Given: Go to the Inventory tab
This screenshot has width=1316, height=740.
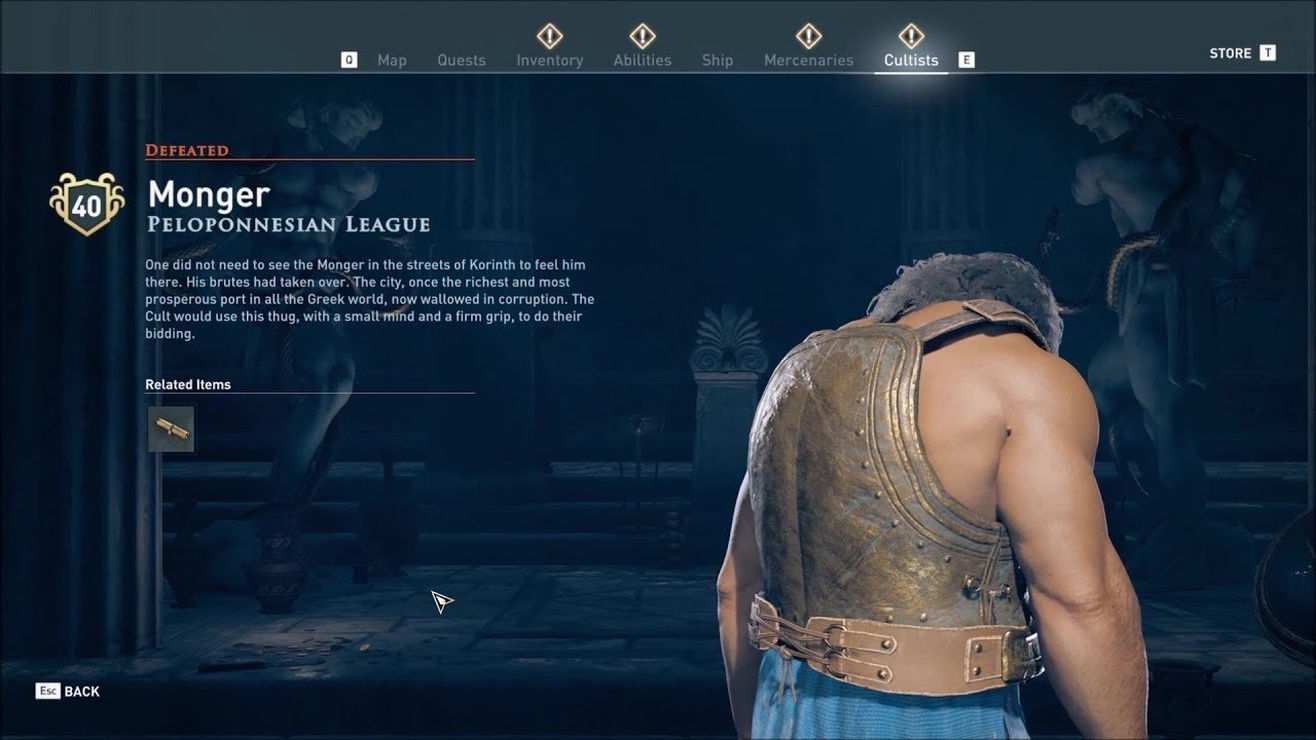Looking at the screenshot, I should [x=549, y=60].
